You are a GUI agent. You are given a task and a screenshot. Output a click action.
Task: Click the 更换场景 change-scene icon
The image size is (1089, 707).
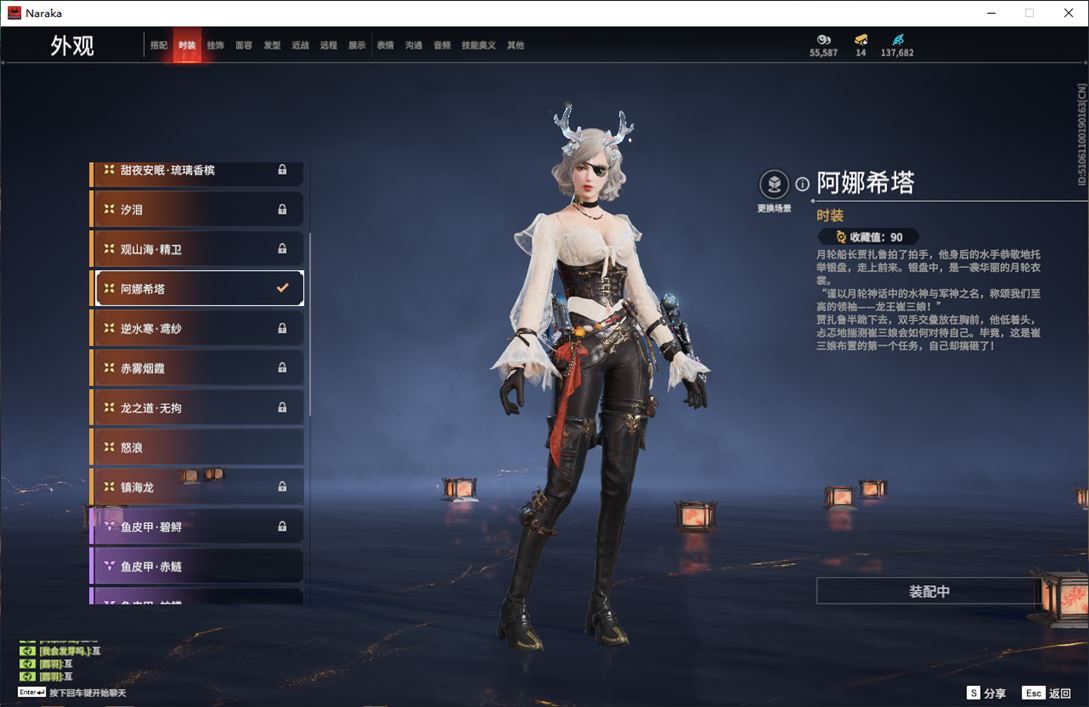[x=774, y=185]
